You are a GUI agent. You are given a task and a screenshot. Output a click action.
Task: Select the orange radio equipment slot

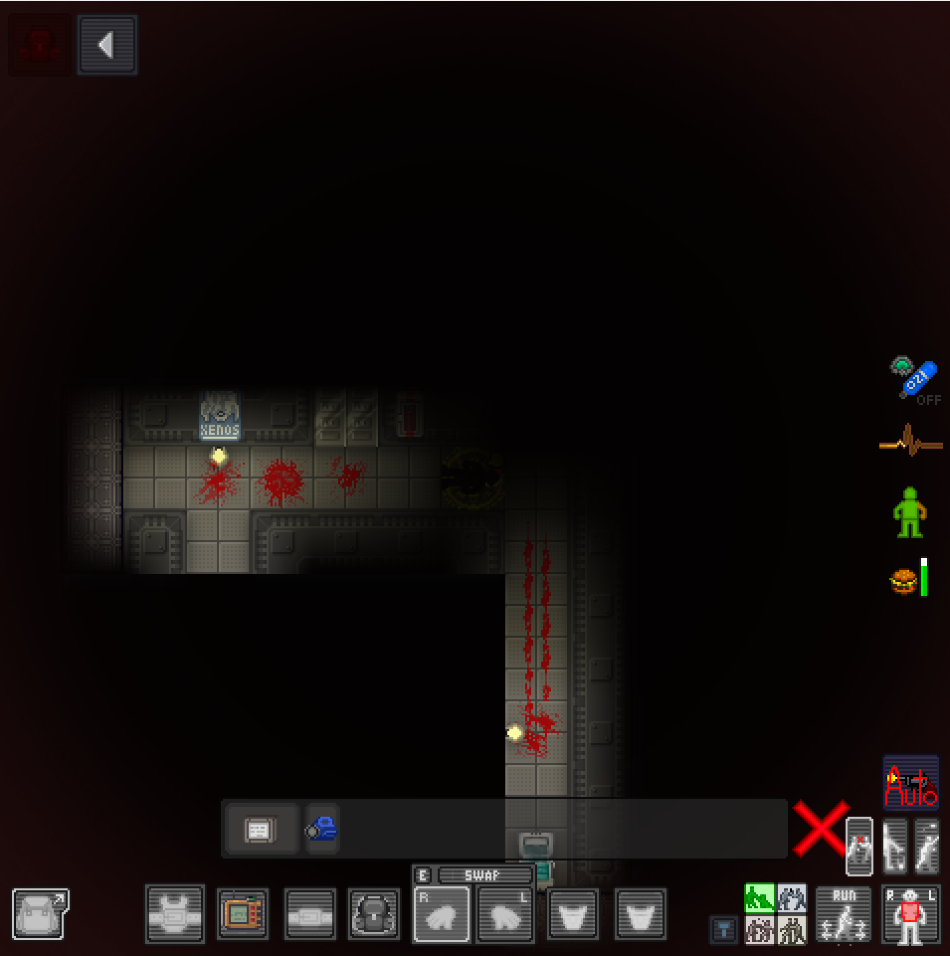[x=243, y=914]
